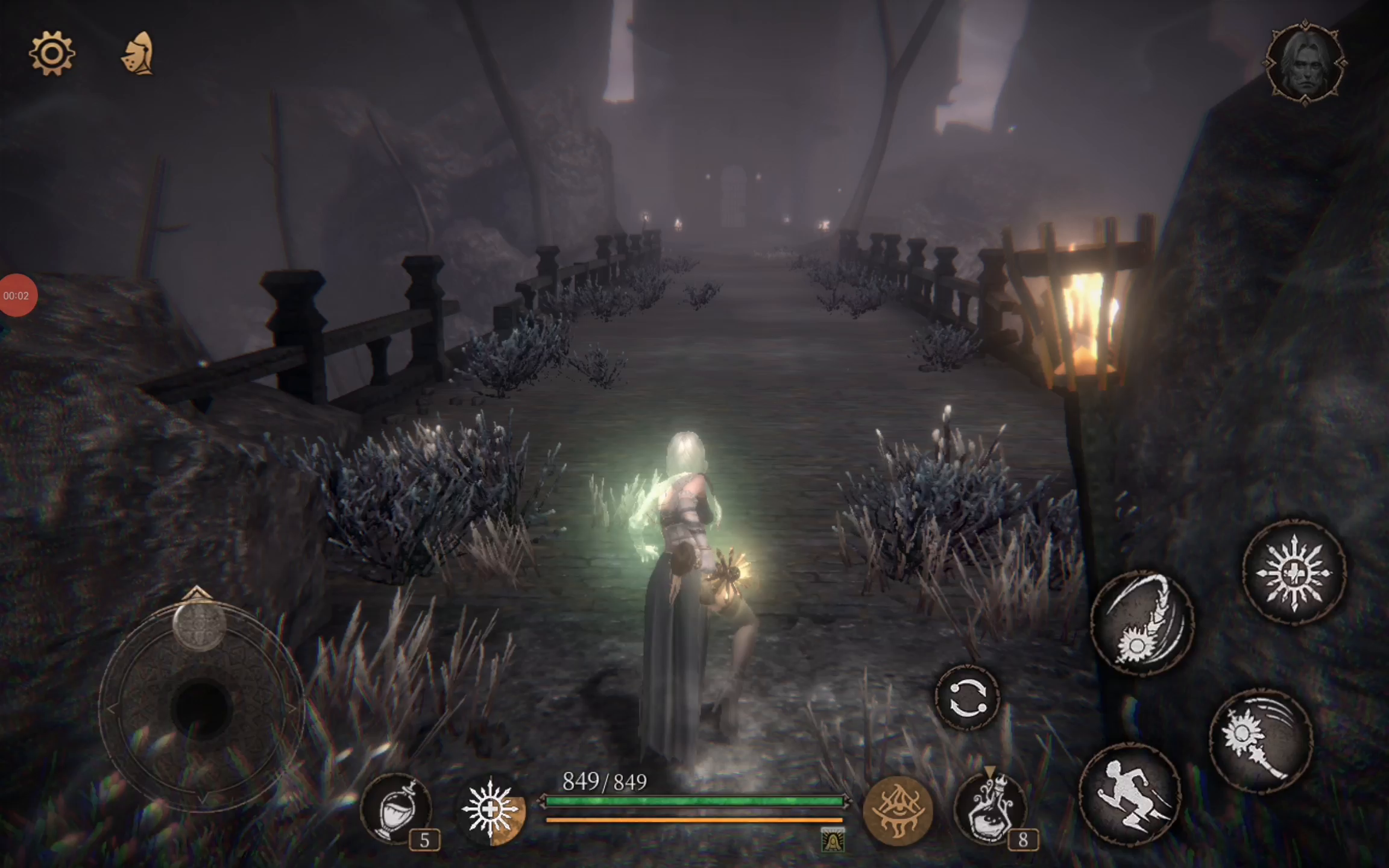Tap the weapon swap arrows button
Image resolution: width=1389 pixels, height=868 pixels.
tap(968, 698)
